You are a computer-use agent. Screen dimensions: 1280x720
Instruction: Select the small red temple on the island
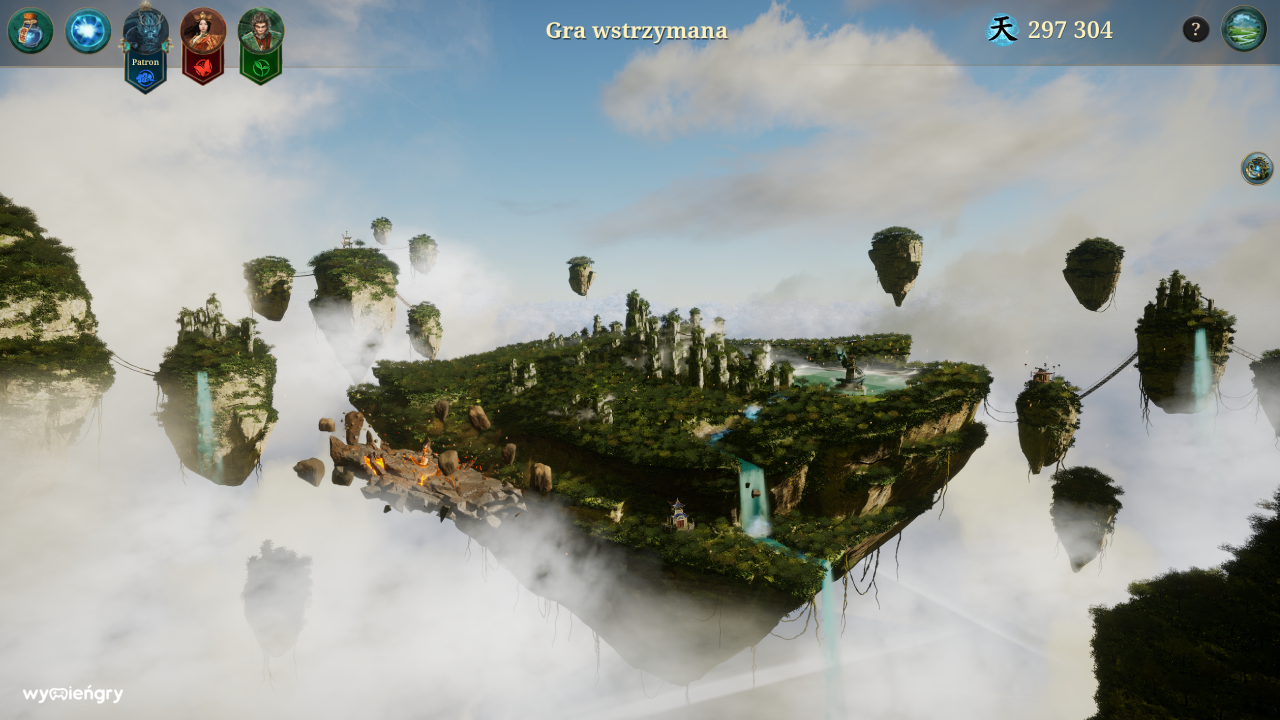[678, 515]
